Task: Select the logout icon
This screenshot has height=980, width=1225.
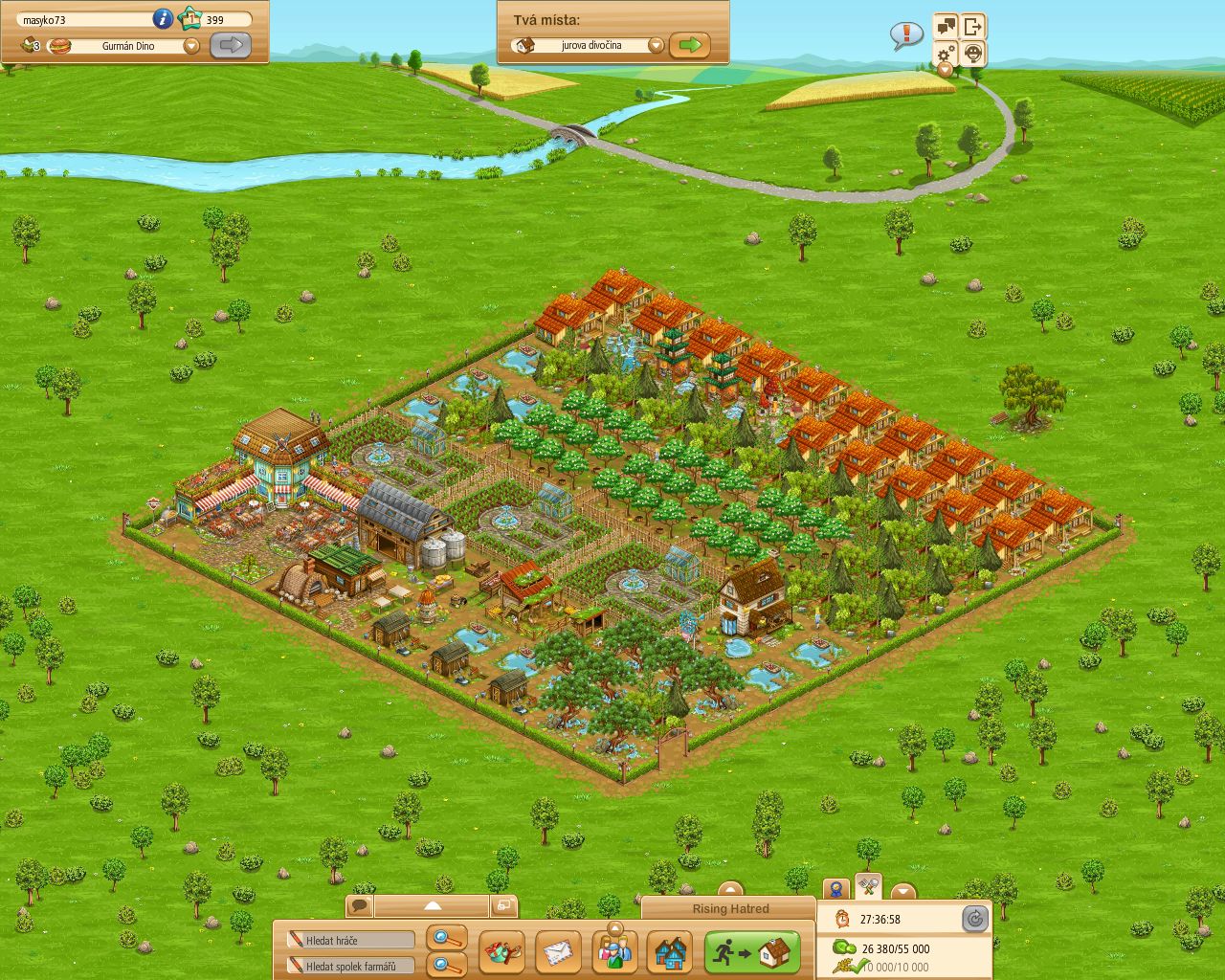Action: pos(971,25)
